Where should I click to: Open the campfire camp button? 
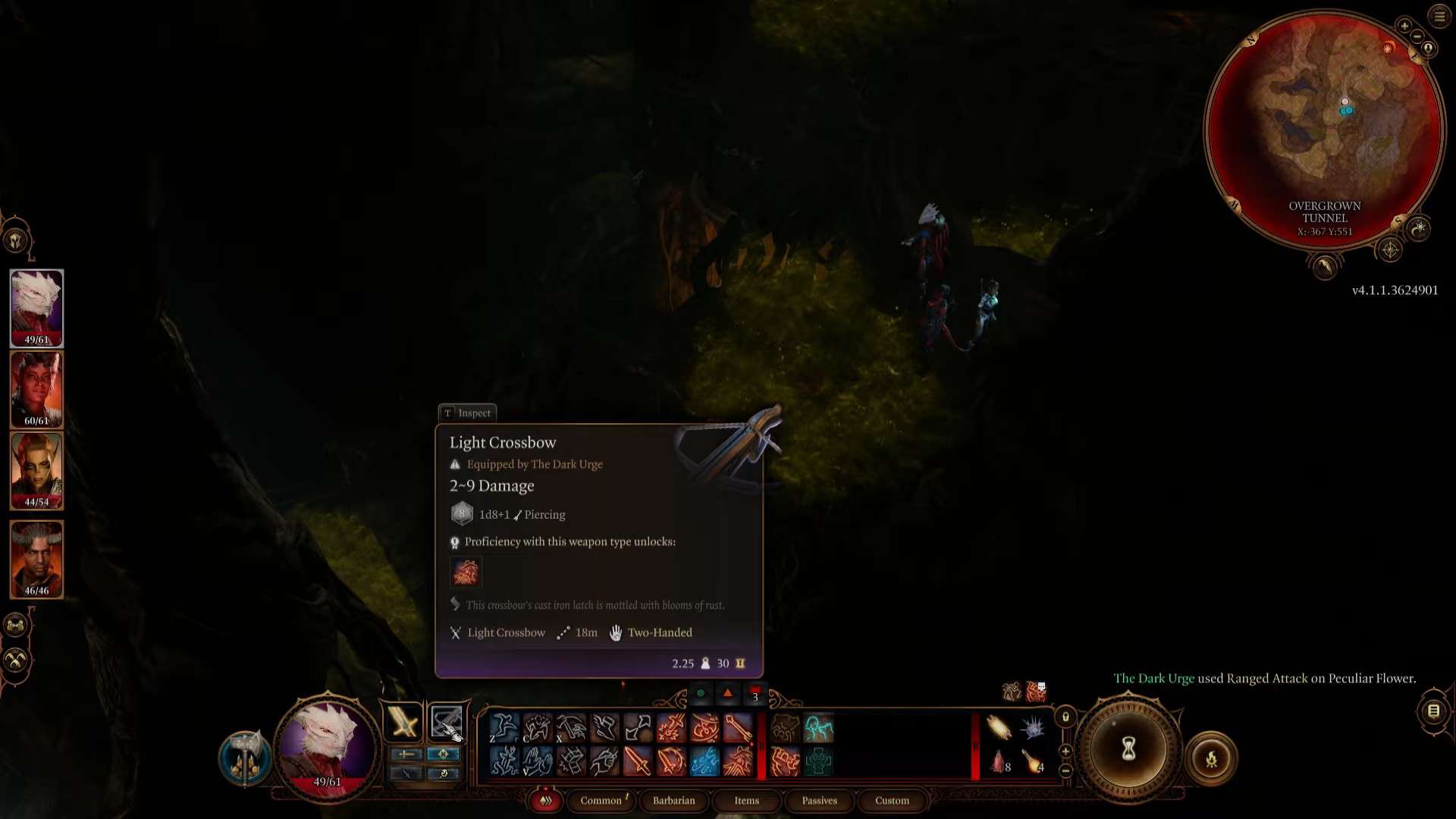(x=1211, y=758)
